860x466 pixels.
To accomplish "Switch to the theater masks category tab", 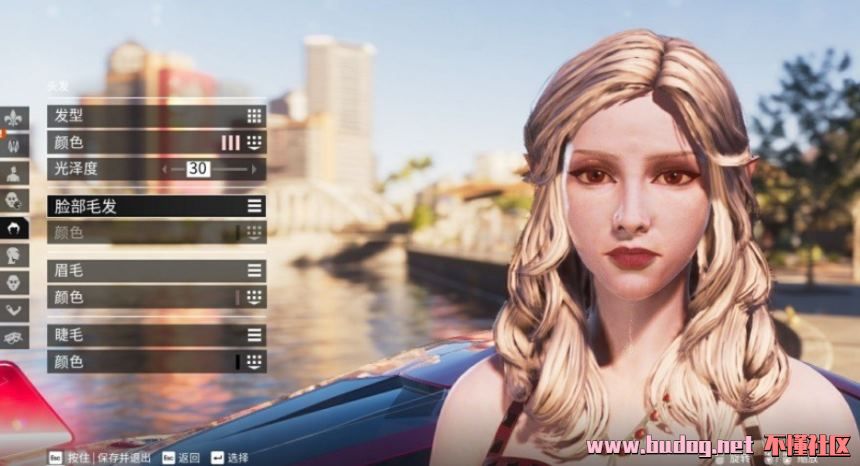I will (x=15, y=336).
